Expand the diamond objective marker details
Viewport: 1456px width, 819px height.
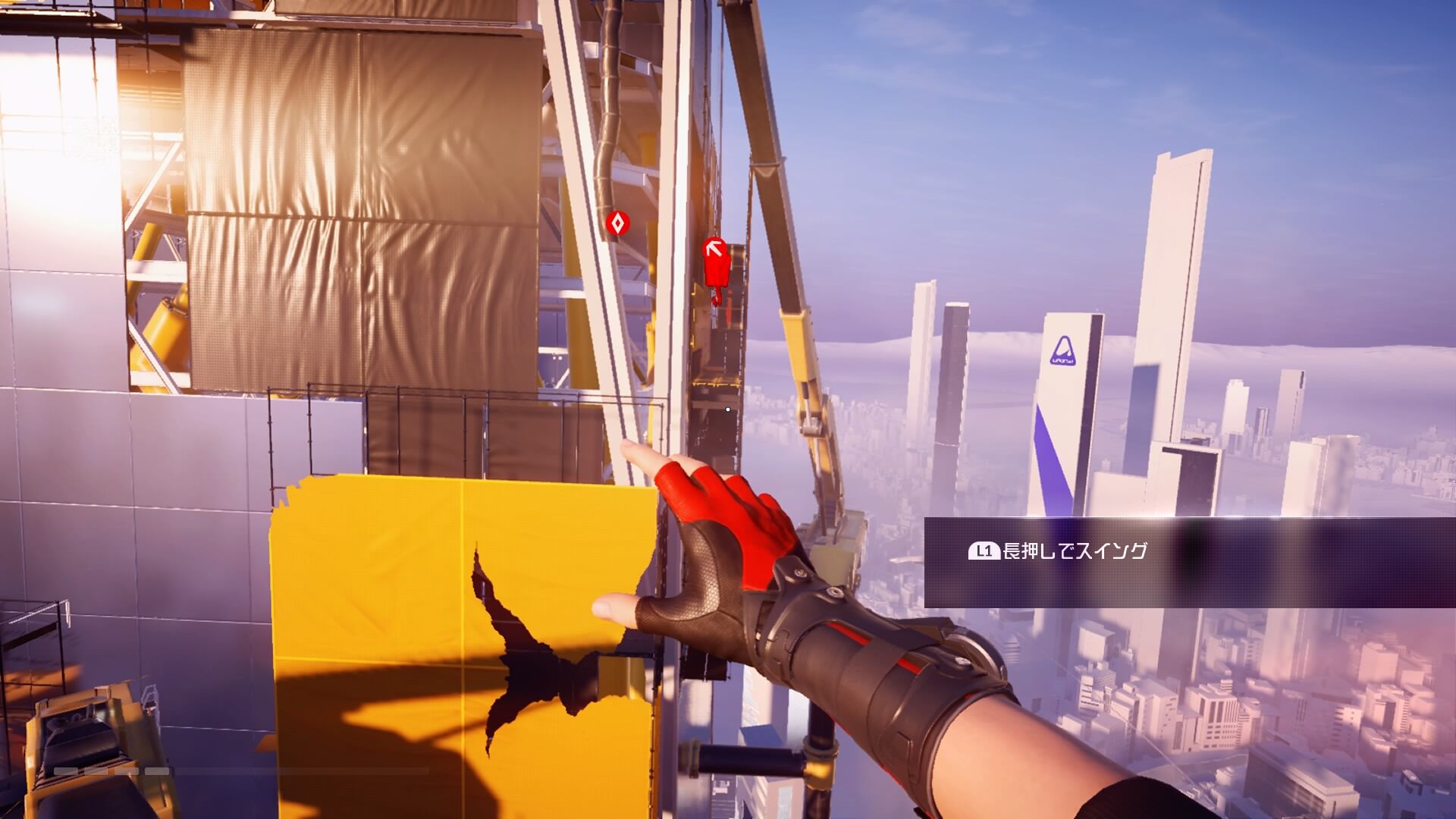[x=616, y=224]
